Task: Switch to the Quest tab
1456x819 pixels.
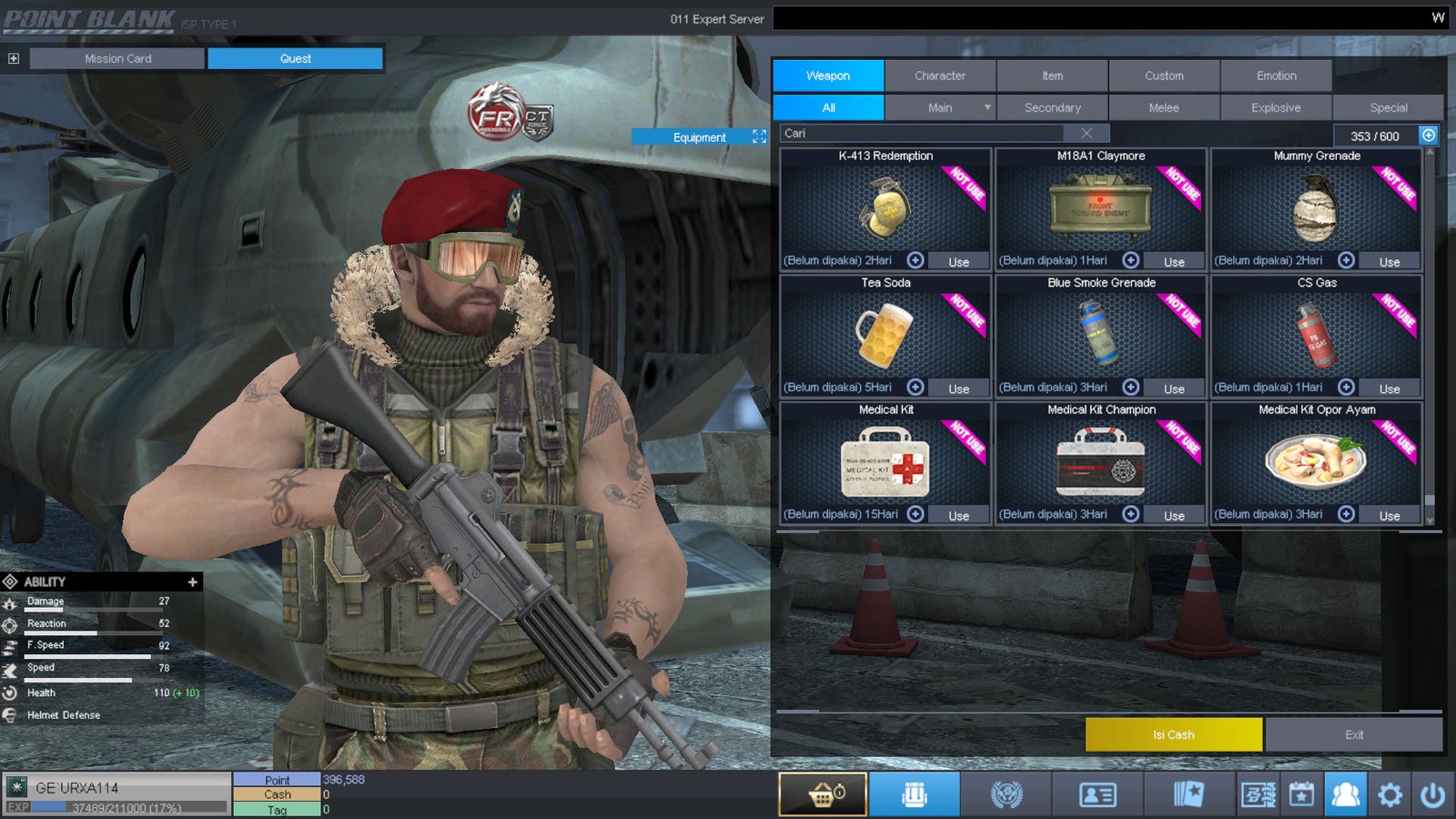Action: (295, 59)
